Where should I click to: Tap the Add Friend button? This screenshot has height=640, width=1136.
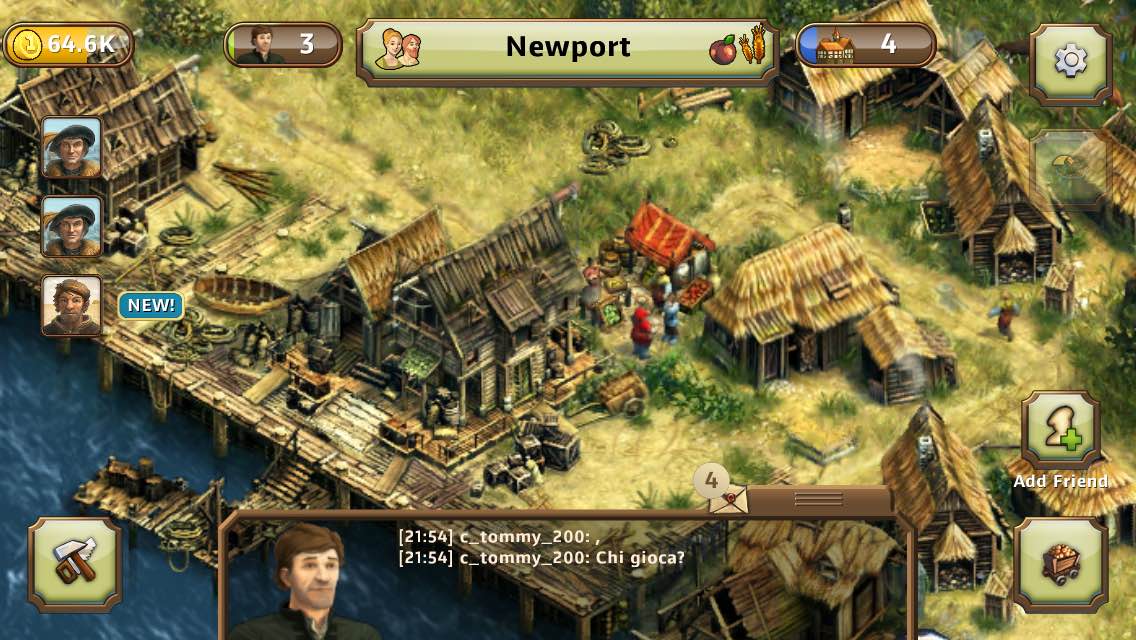1060,432
